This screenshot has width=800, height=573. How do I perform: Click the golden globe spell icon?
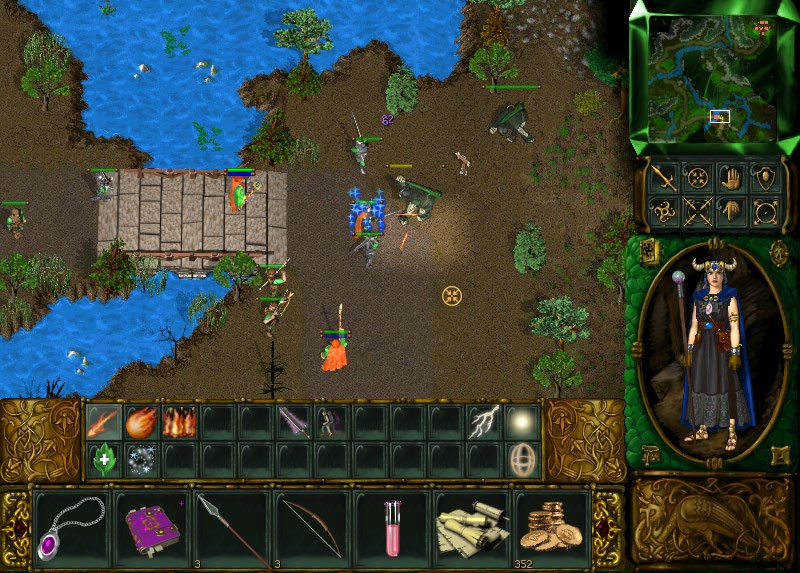(x=522, y=460)
